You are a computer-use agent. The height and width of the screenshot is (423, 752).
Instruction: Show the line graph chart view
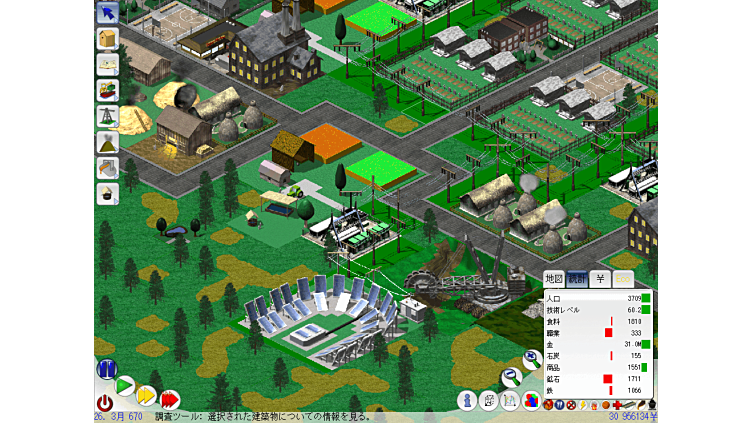[x=509, y=400]
